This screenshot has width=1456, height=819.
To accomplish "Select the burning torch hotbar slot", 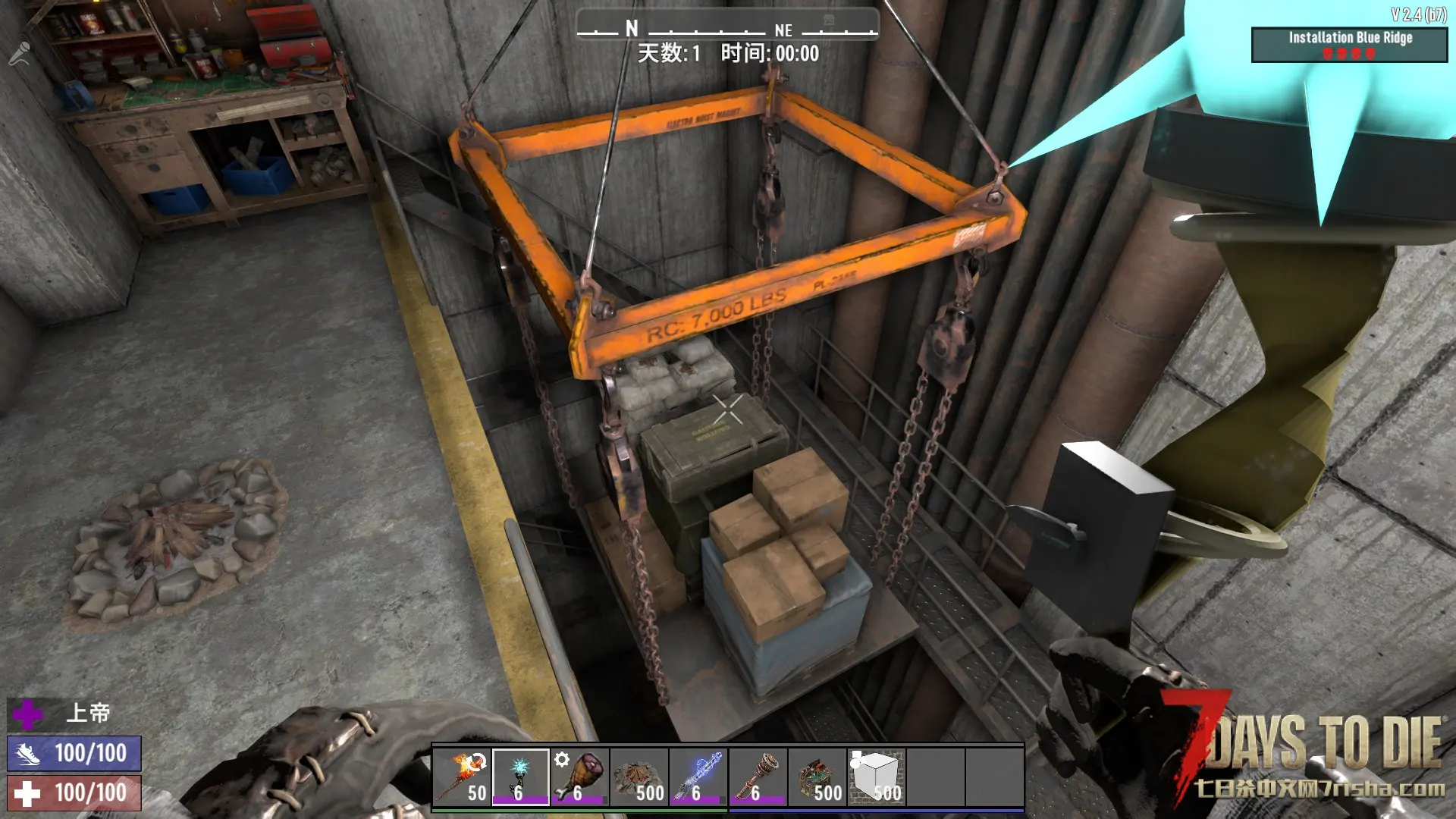I will [462, 777].
